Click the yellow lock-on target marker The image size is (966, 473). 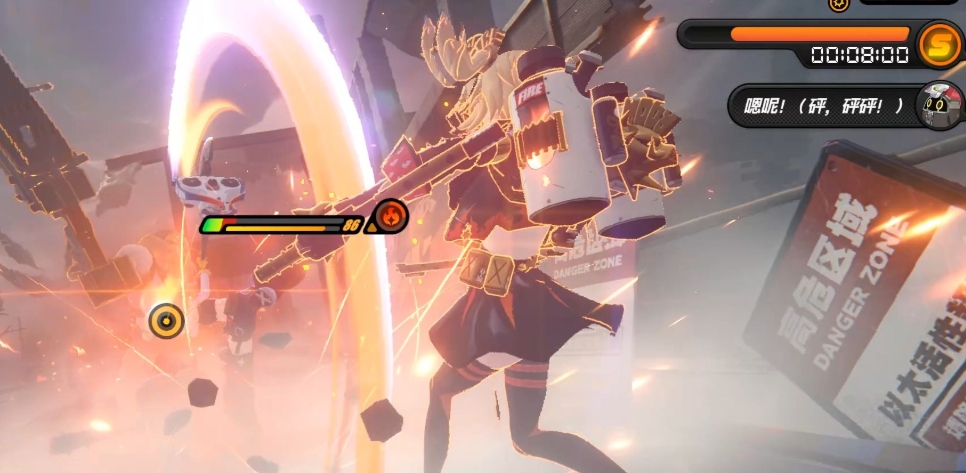pos(166,321)
